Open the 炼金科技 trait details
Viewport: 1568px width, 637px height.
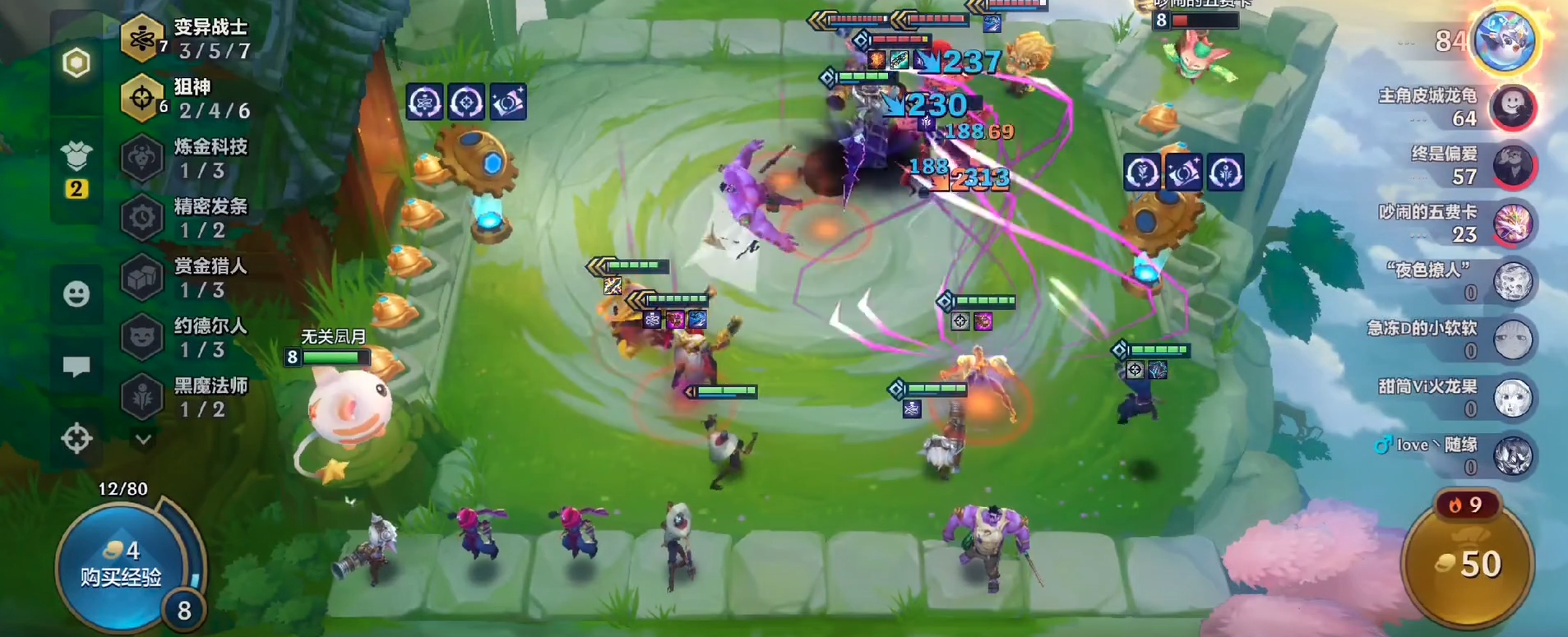point(188,159)
